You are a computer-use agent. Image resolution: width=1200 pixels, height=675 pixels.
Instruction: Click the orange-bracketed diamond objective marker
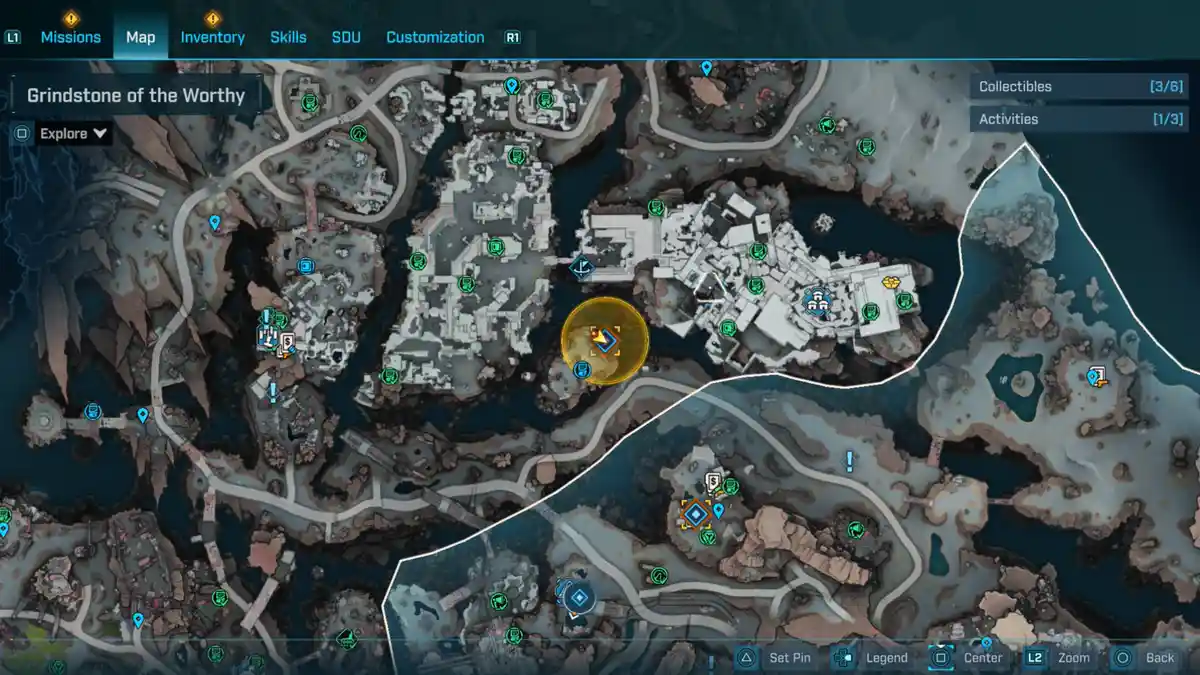tap(694, 514)
